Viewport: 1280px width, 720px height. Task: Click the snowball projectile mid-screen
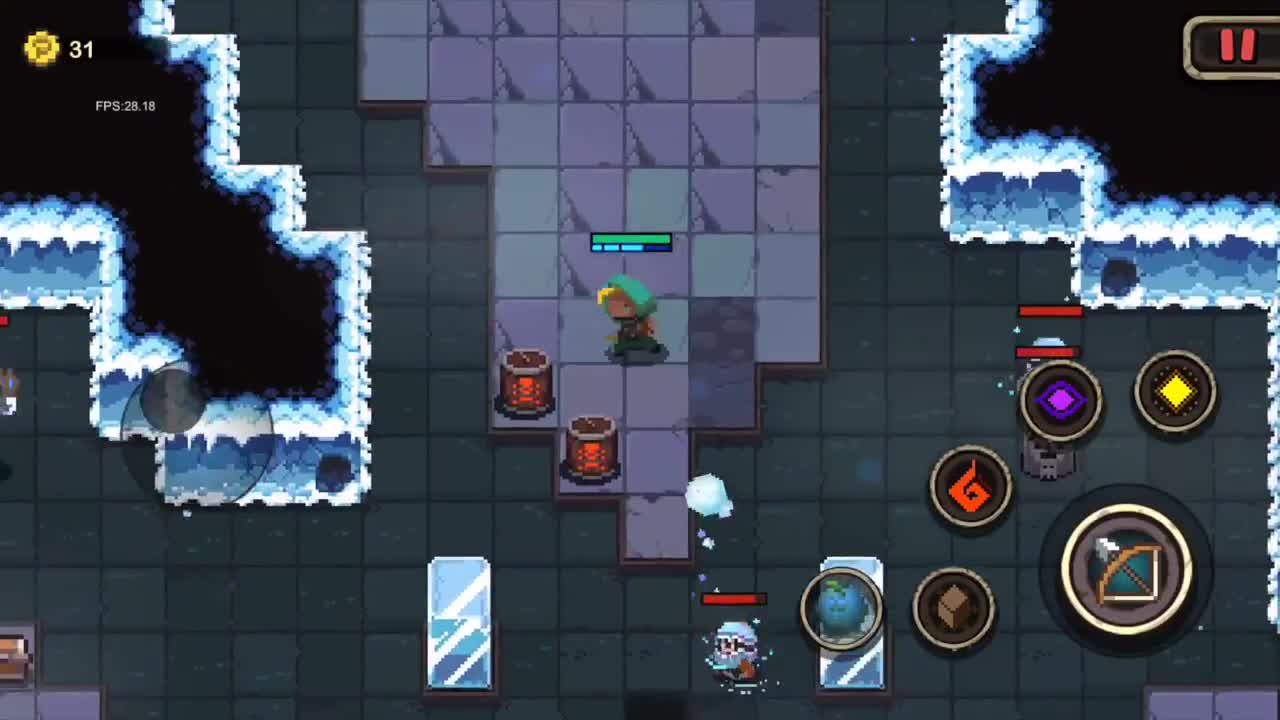coord(710,495)
